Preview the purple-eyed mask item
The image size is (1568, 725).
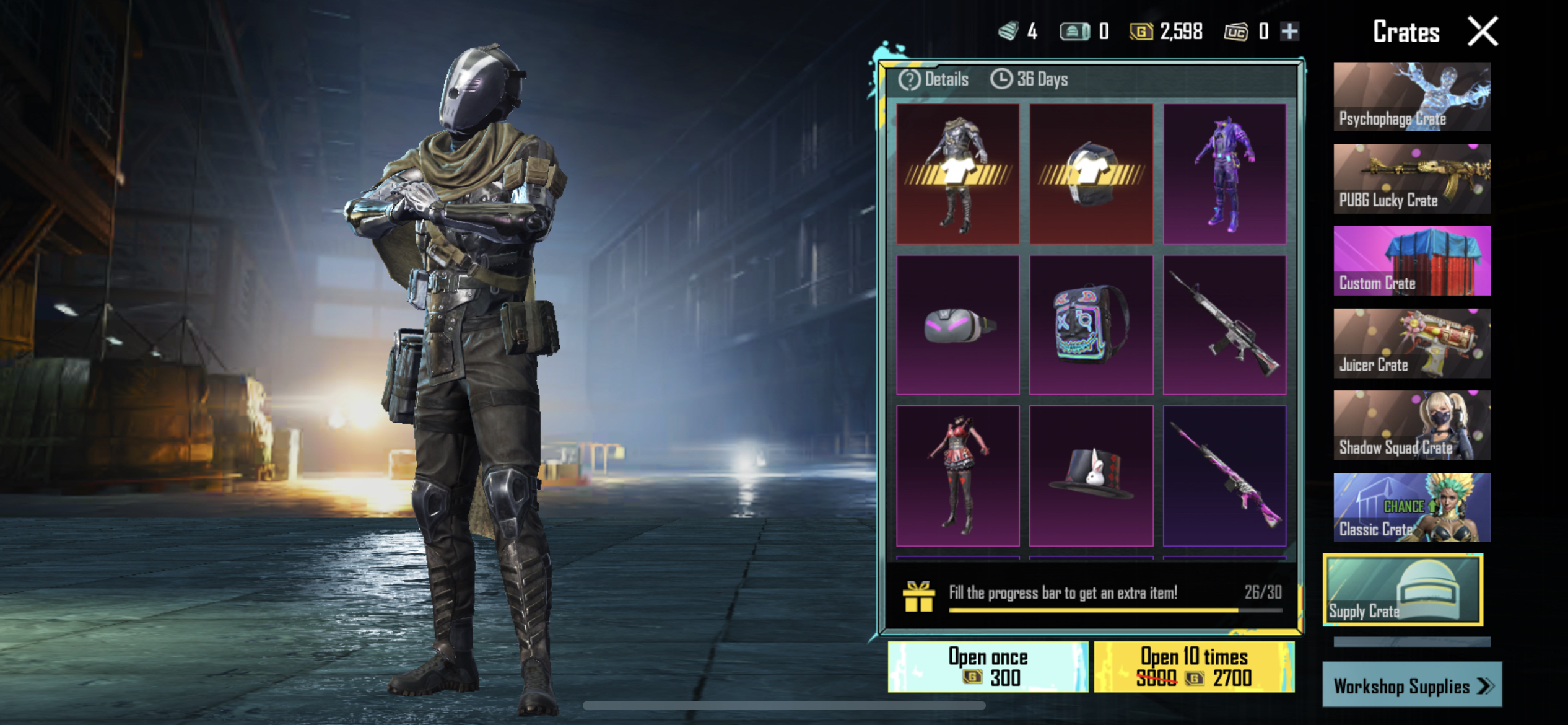(x=958, y=325)
